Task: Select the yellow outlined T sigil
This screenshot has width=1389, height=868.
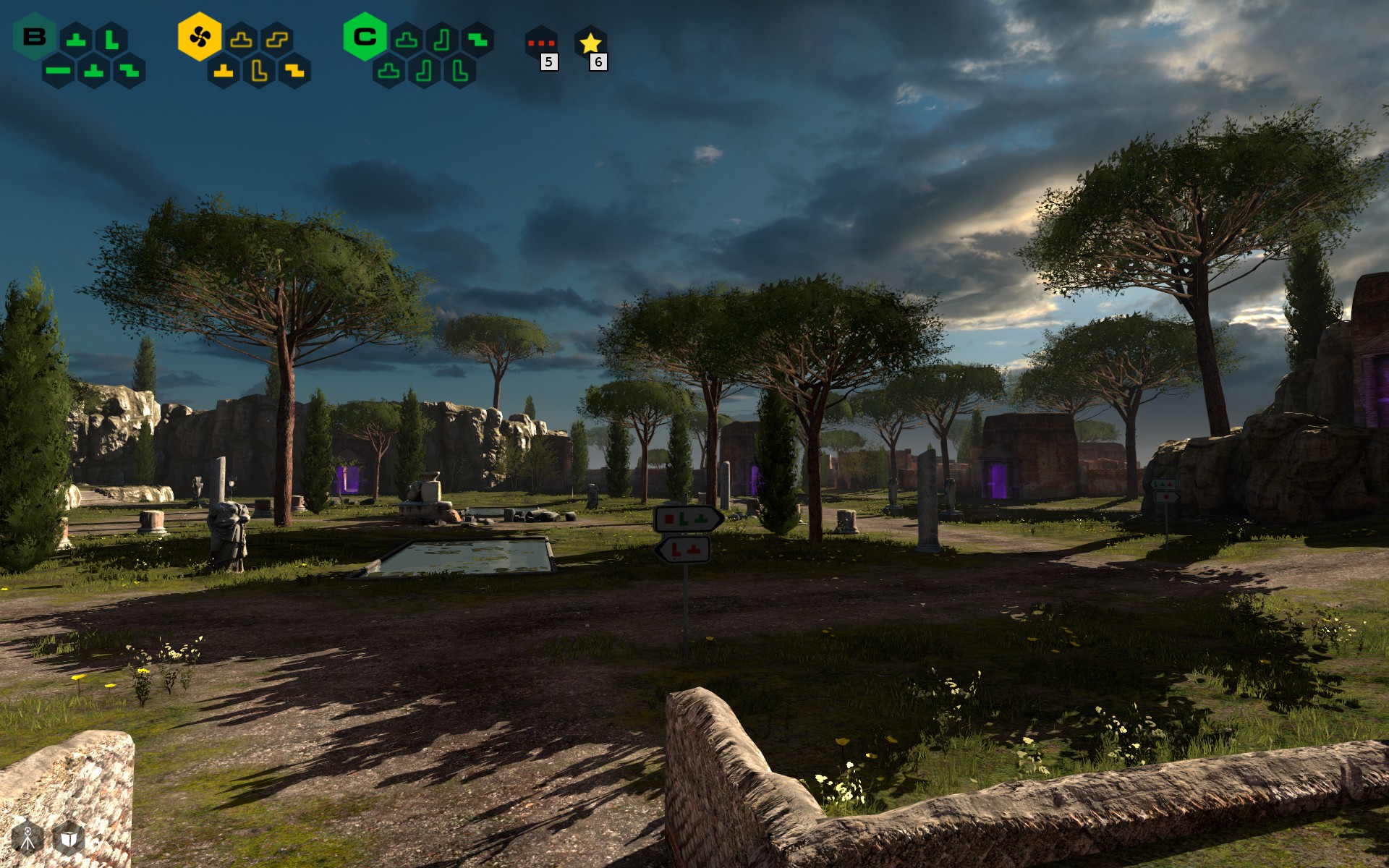Action: pyautogui.click(x=241, y=39)
